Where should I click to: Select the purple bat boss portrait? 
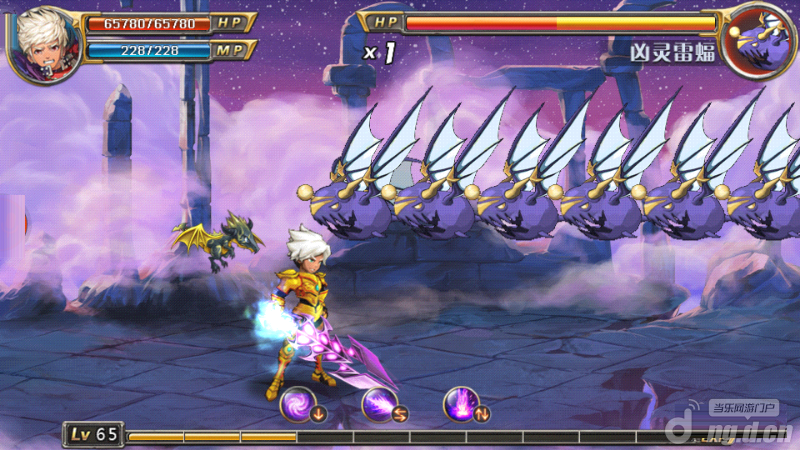(x=757, y=42)
